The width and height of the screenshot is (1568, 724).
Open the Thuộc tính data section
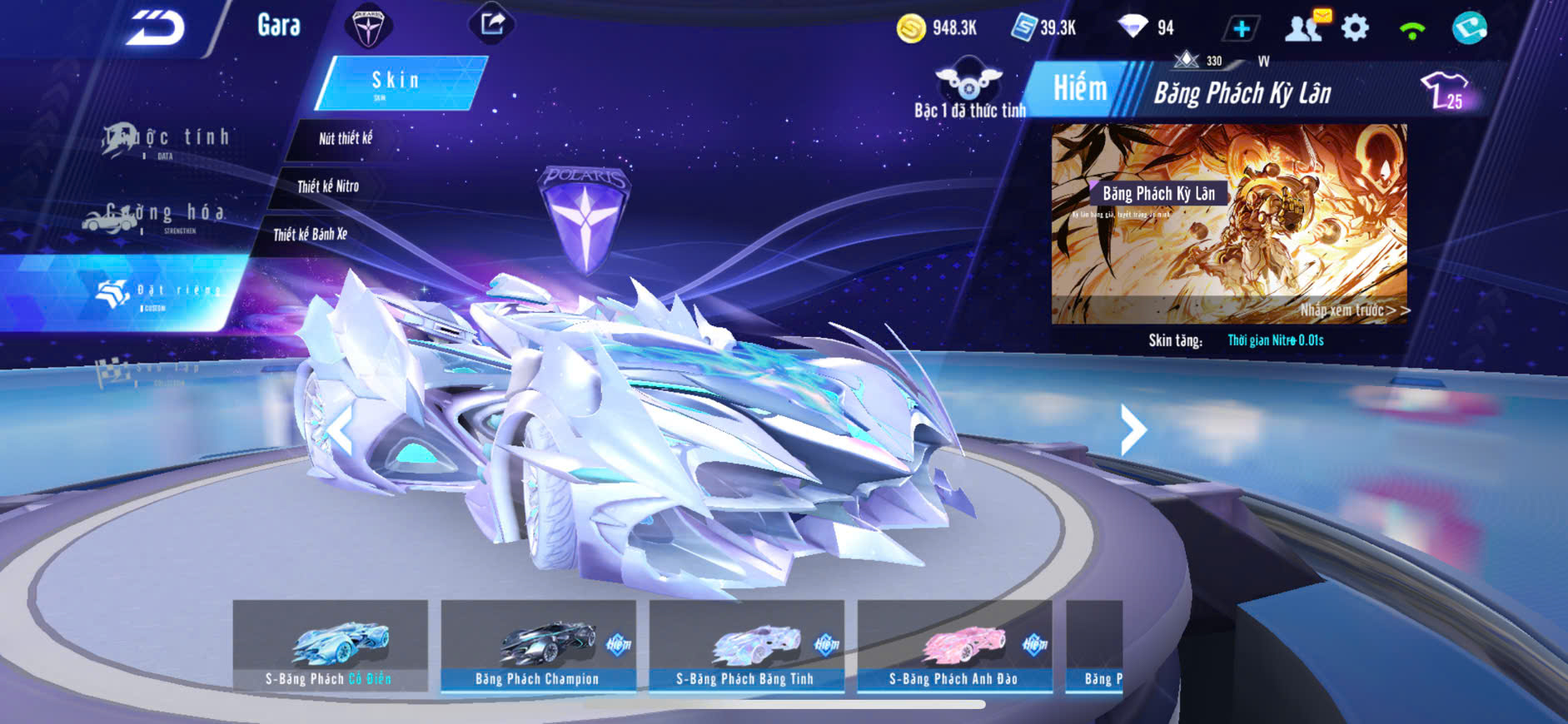click(x=167, y=140)
